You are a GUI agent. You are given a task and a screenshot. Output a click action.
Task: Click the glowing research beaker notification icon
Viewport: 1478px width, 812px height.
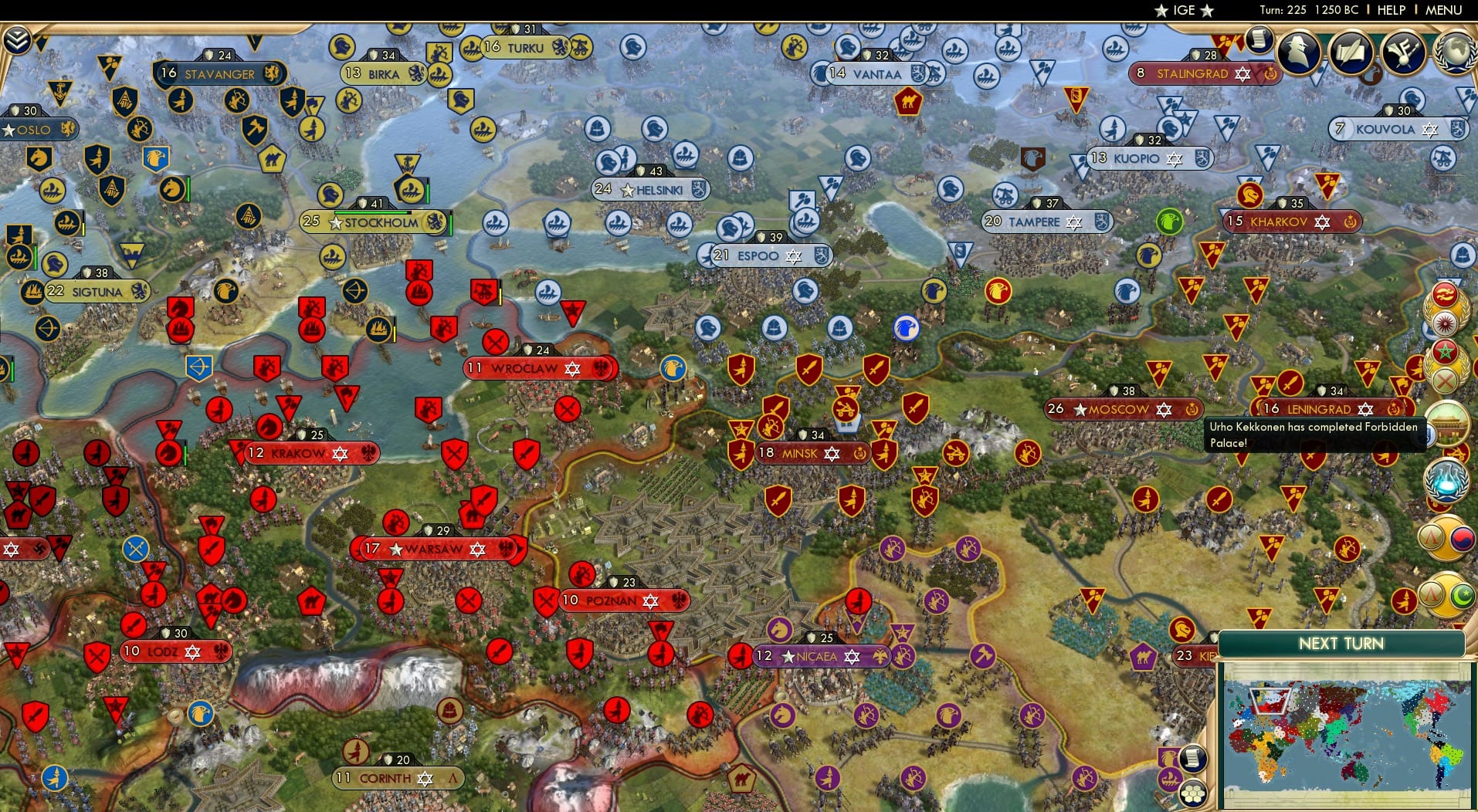[x=1447, y=482]
